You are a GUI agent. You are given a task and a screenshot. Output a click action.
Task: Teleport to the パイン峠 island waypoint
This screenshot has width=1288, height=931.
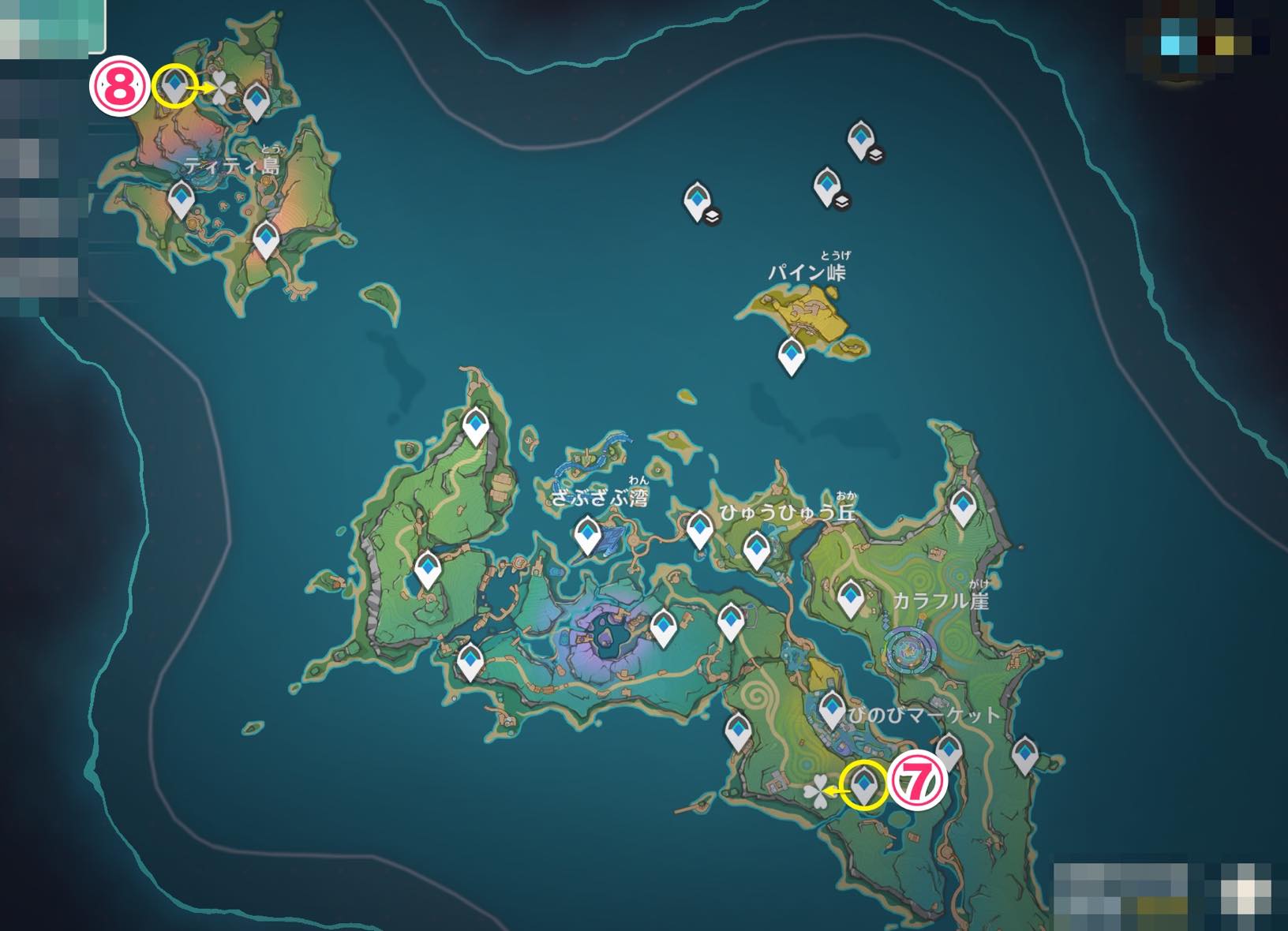[791, 355]
